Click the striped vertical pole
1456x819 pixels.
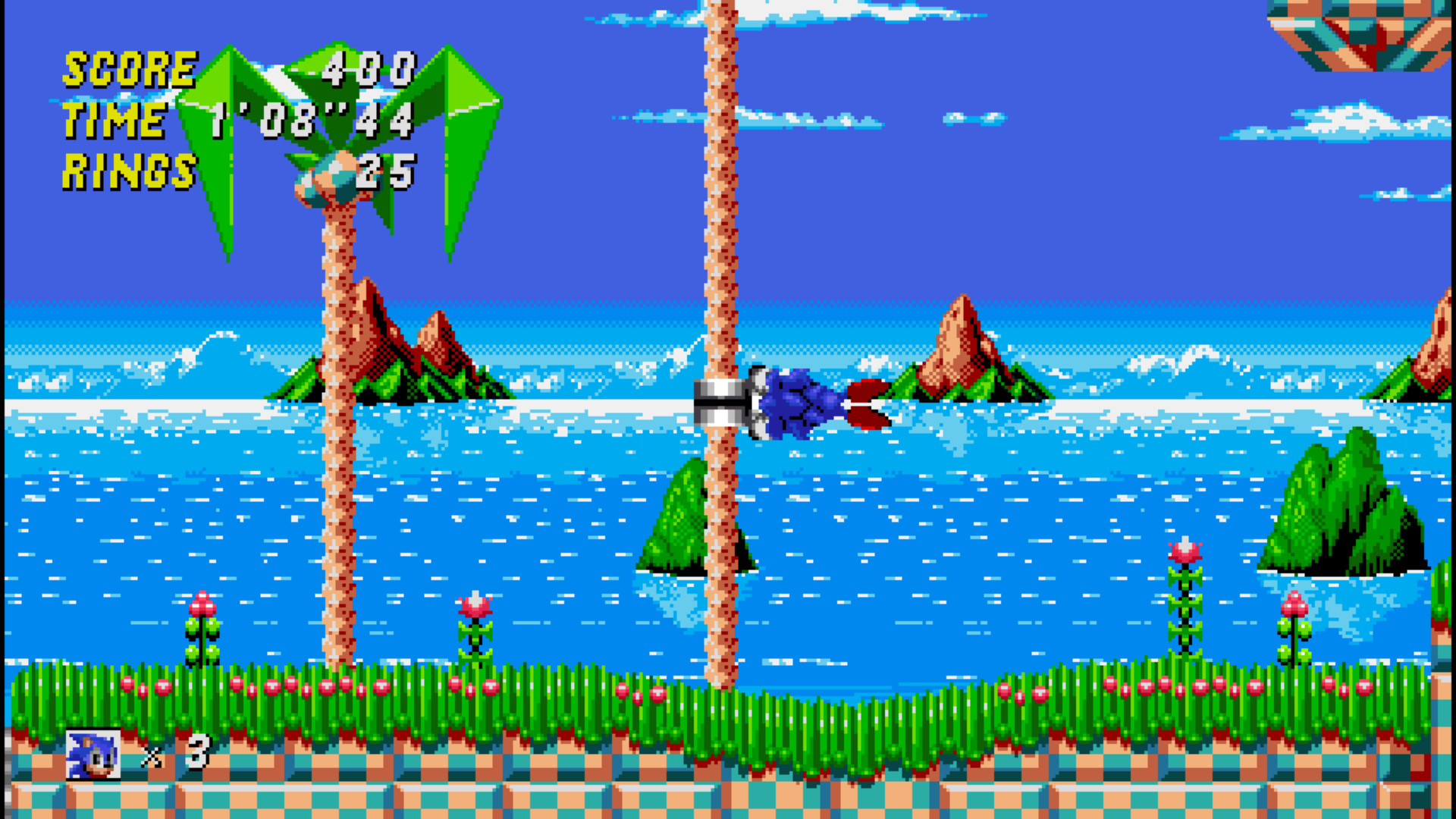click(717, 227)
